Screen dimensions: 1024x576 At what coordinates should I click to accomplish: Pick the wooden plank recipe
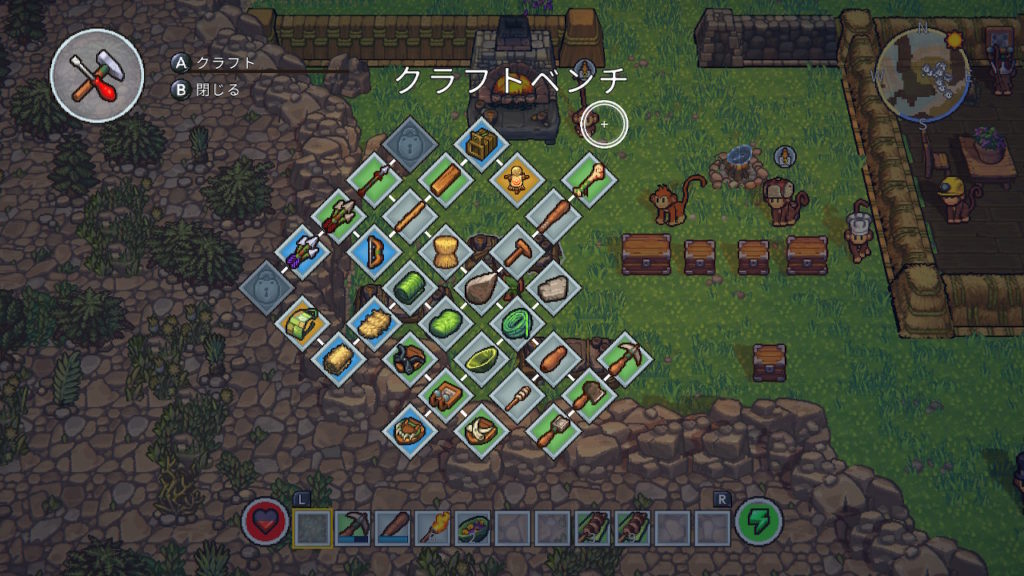click(x=447, y=180)
